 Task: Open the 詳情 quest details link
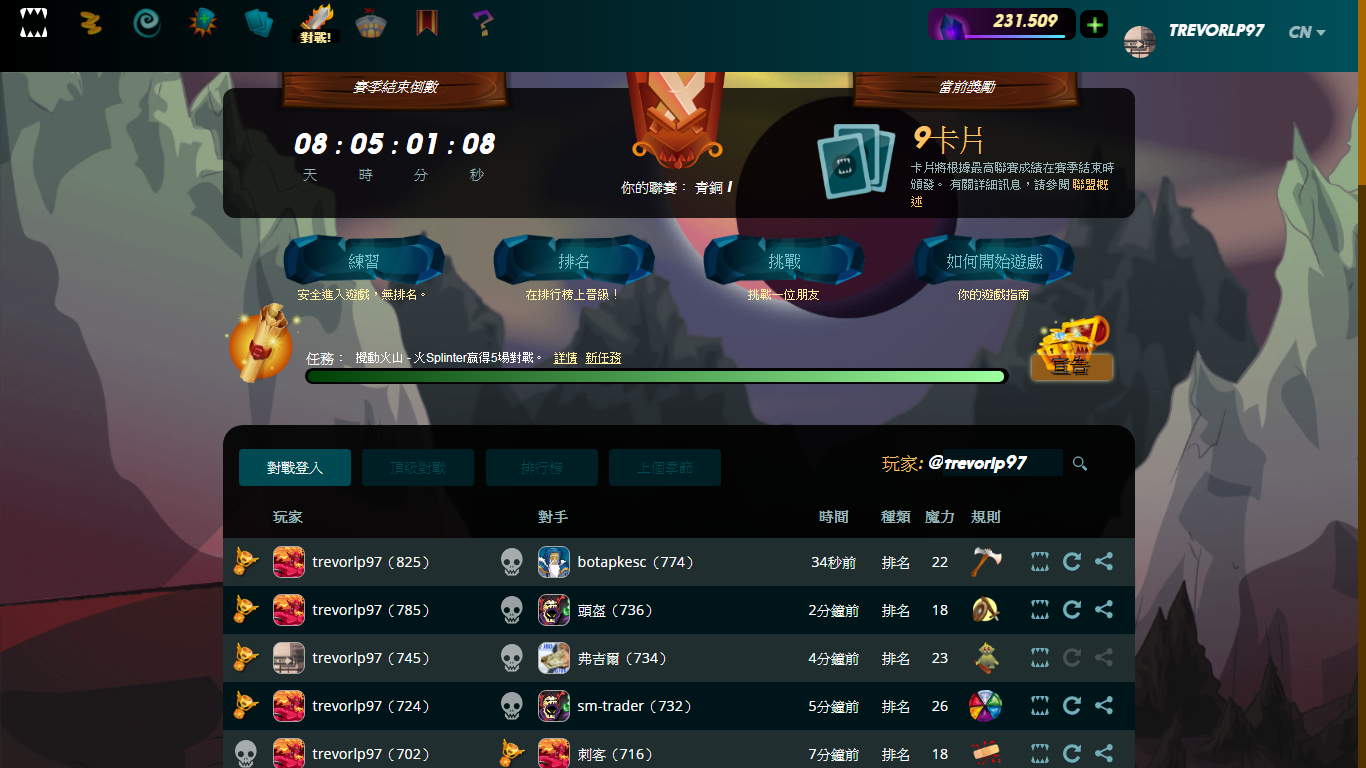pyautogui.click(x=565, y=357)
